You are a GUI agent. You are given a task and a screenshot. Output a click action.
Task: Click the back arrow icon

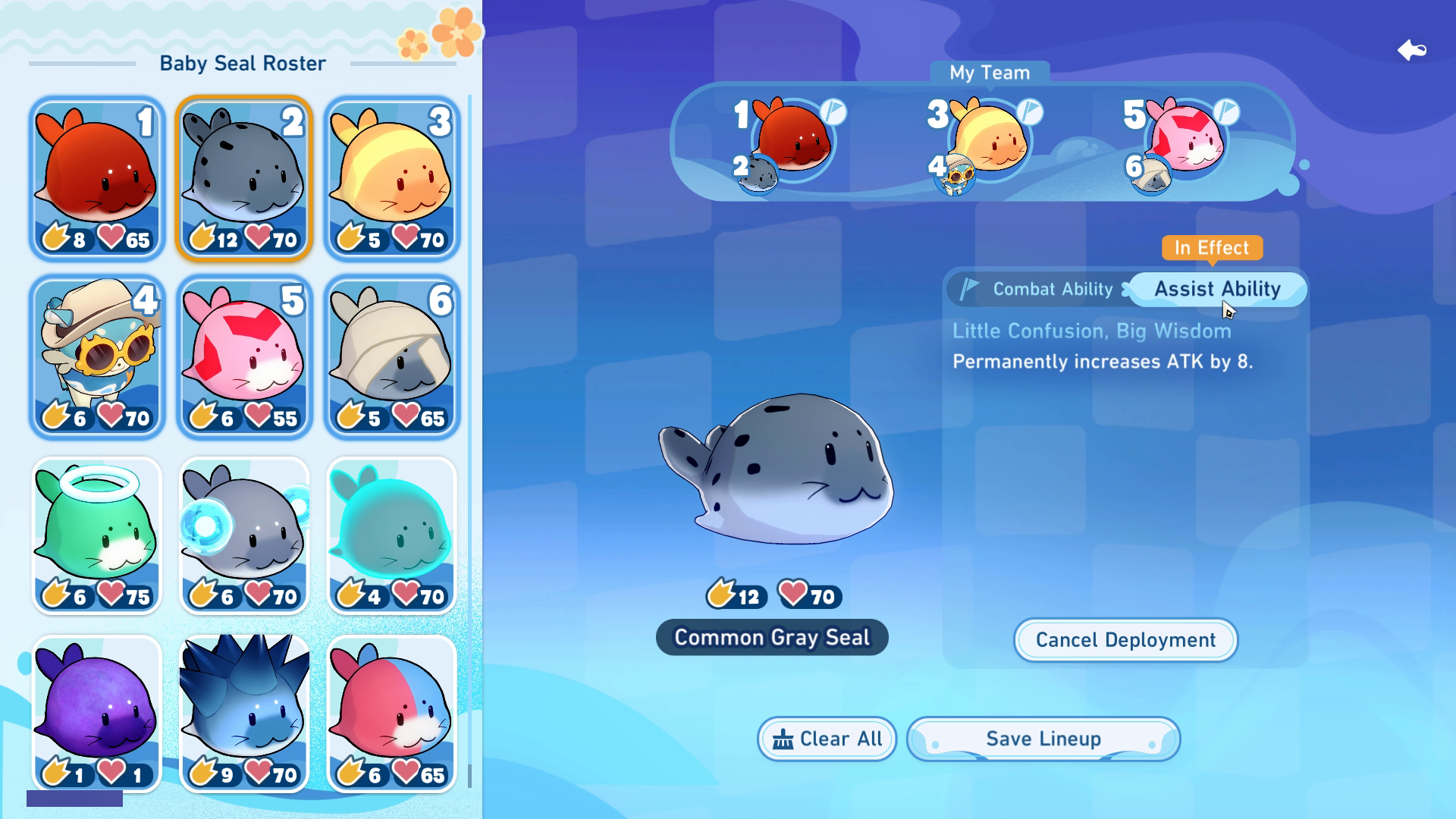point(1413,50)
